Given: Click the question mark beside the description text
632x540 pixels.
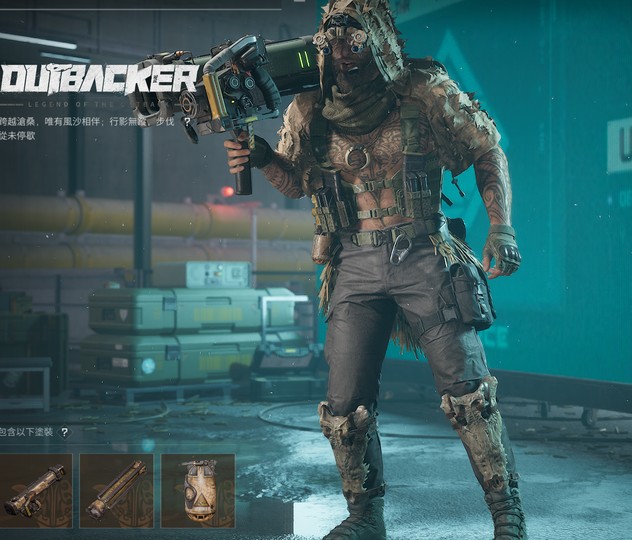Looking at the screenshot, I should tap(187, 121).
